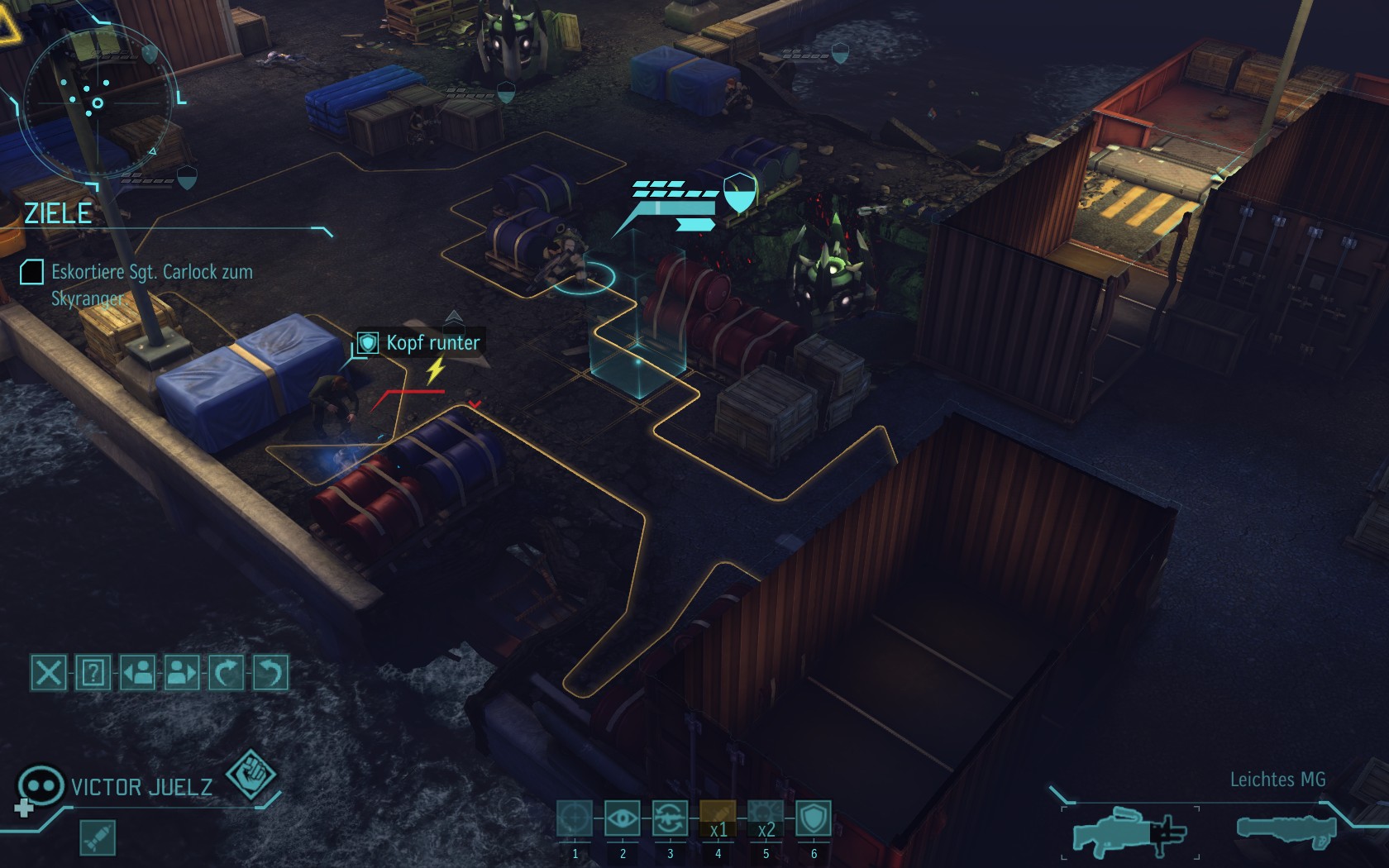
Task: Select the previous soldier
Action: coord(137,673)
